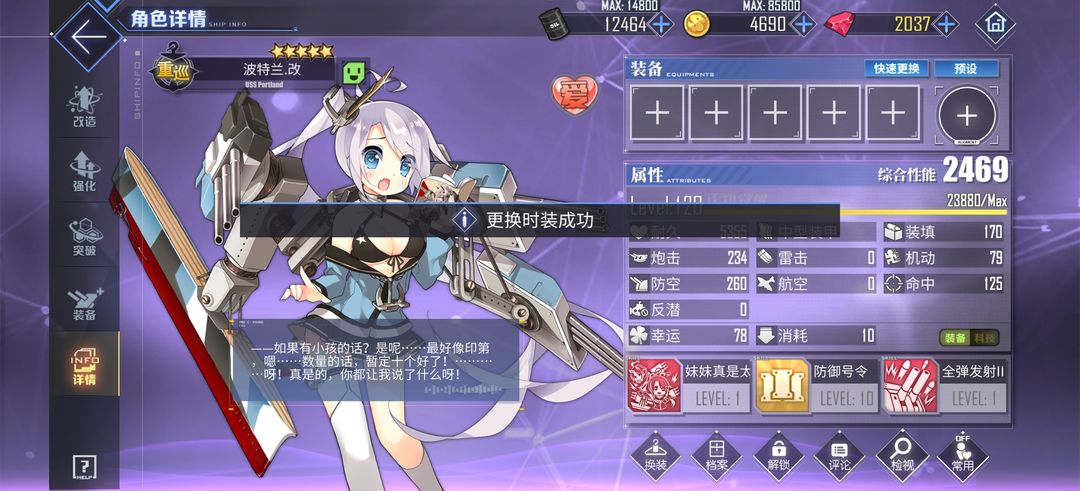
Task: Open the 评论 comments button
Action: pyautogui.click(x=840, y=455)
